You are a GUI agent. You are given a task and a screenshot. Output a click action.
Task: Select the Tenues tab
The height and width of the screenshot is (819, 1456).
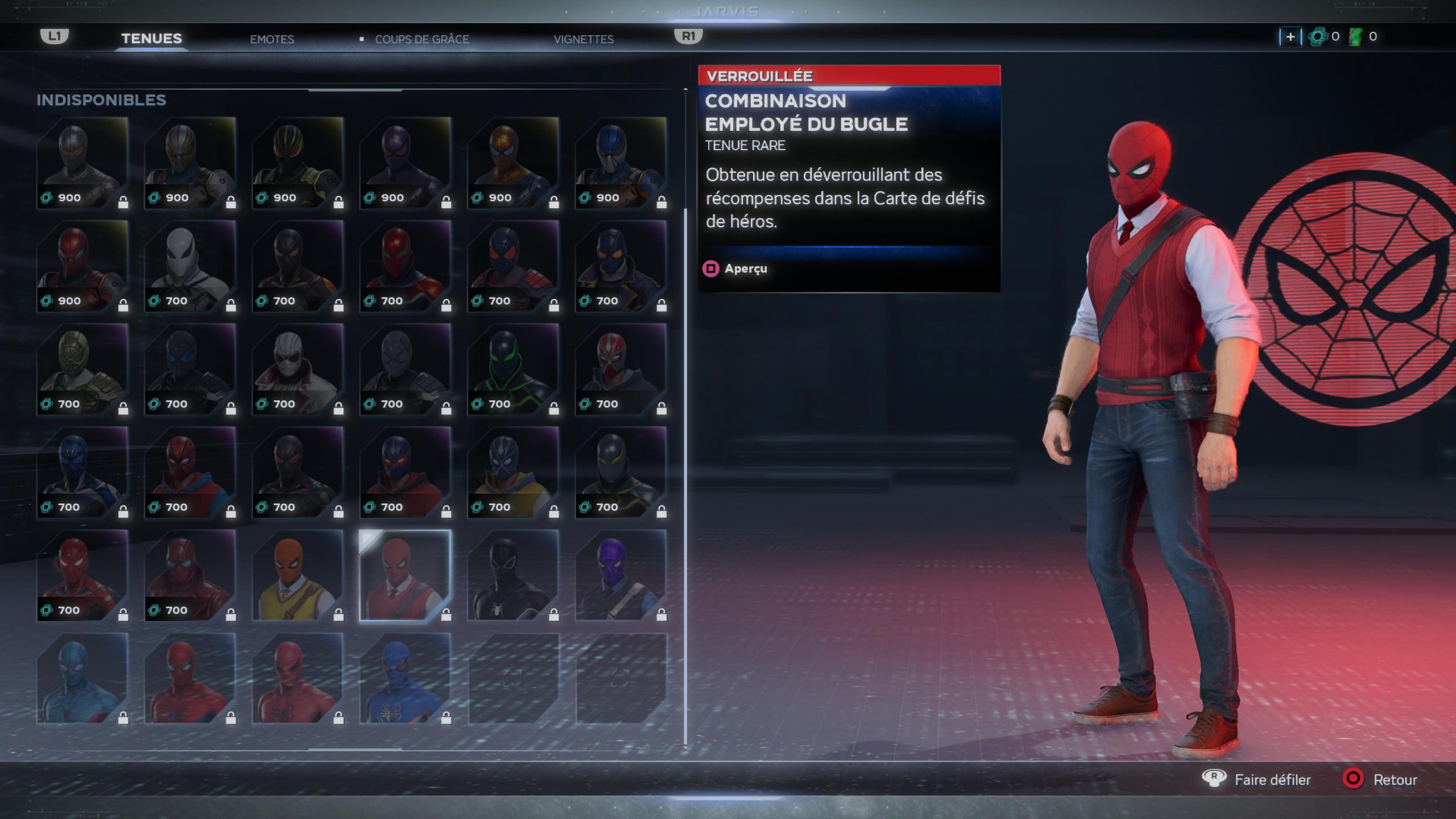point(151,39)
